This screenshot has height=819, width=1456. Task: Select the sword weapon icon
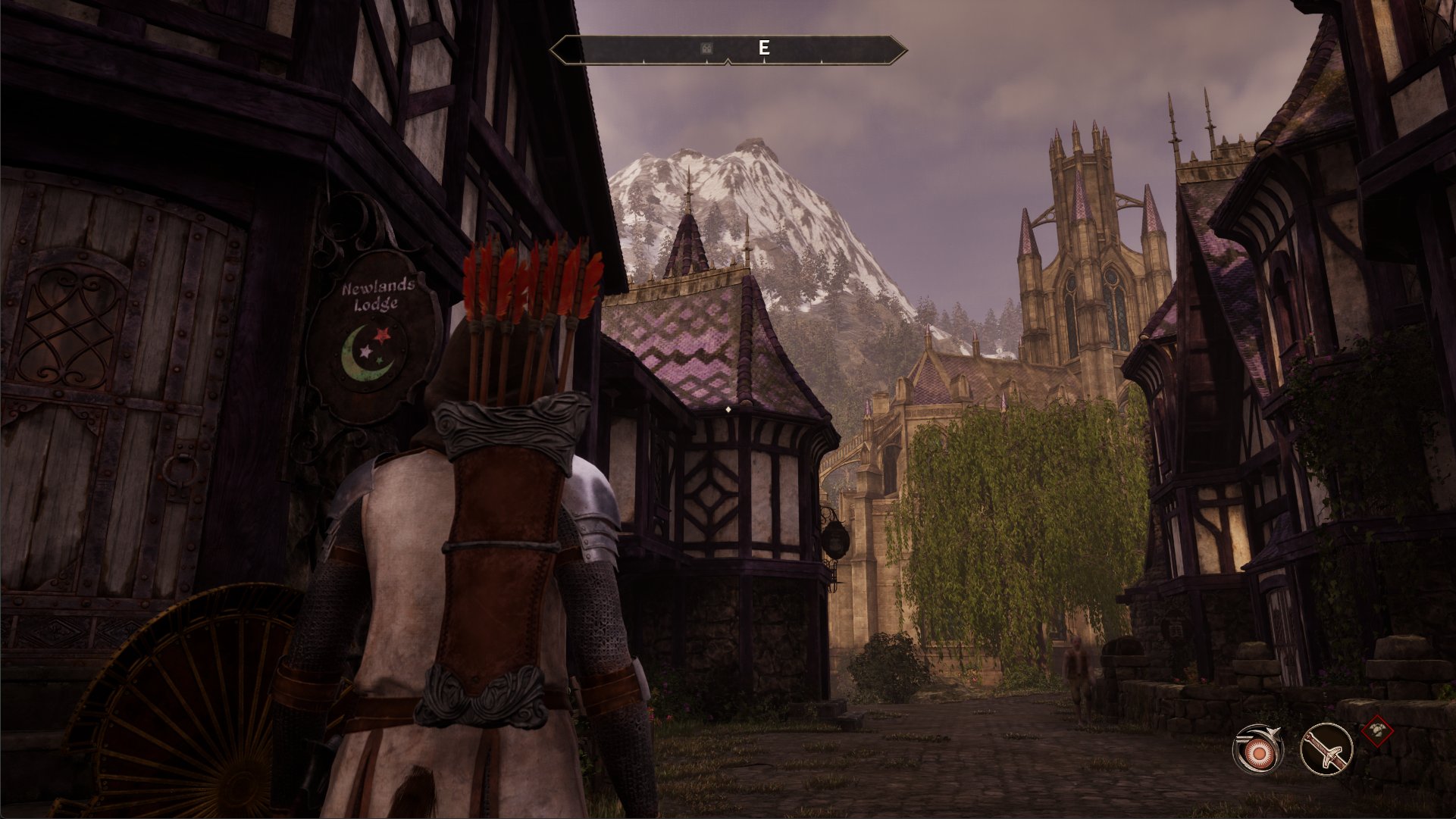1326,749
